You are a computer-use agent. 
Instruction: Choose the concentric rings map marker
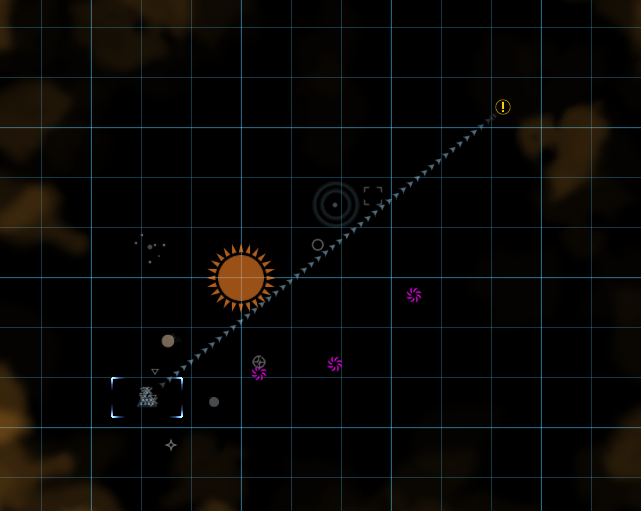coord(335,204)
